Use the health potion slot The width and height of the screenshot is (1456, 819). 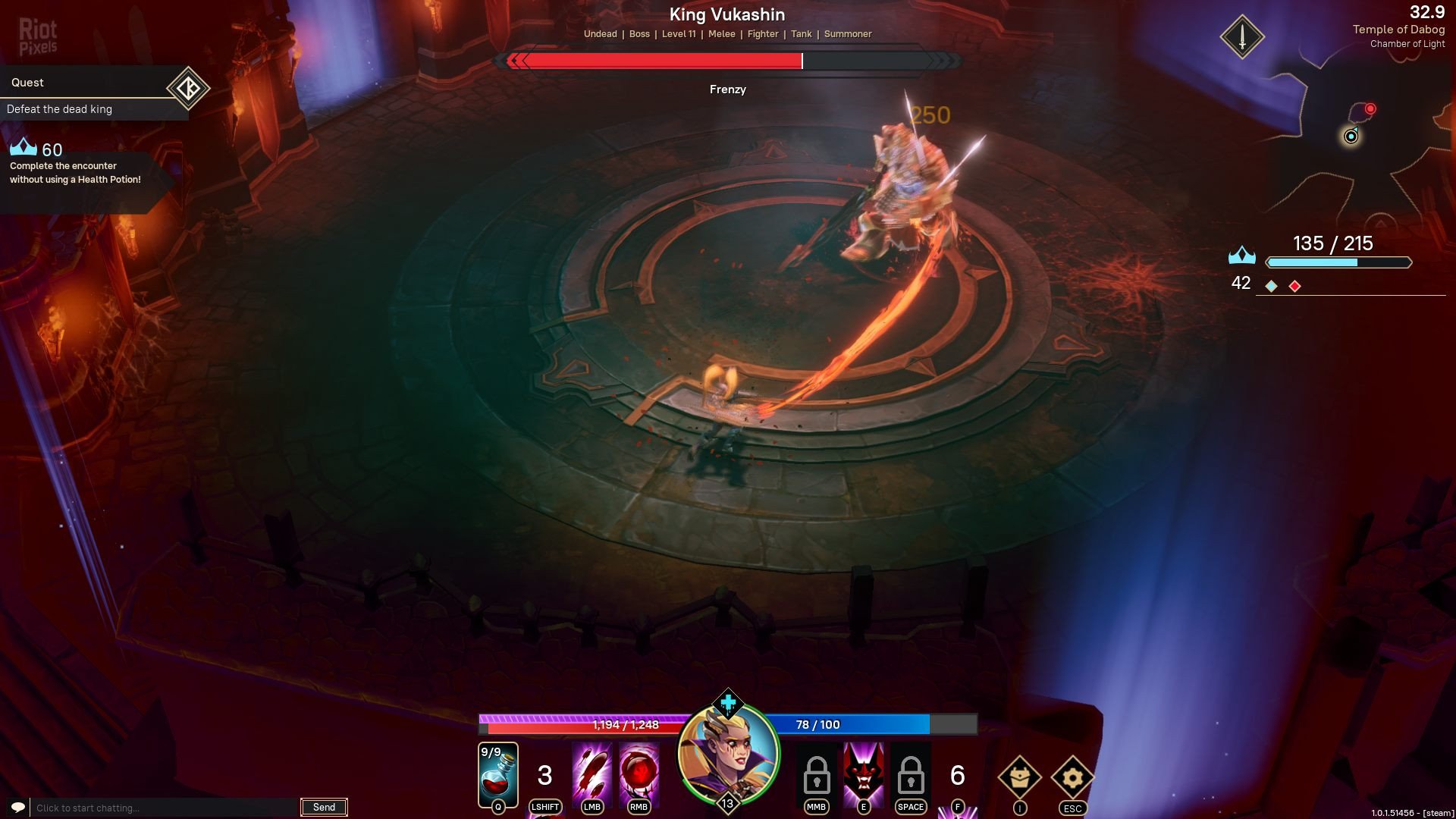tap(498, 775)
